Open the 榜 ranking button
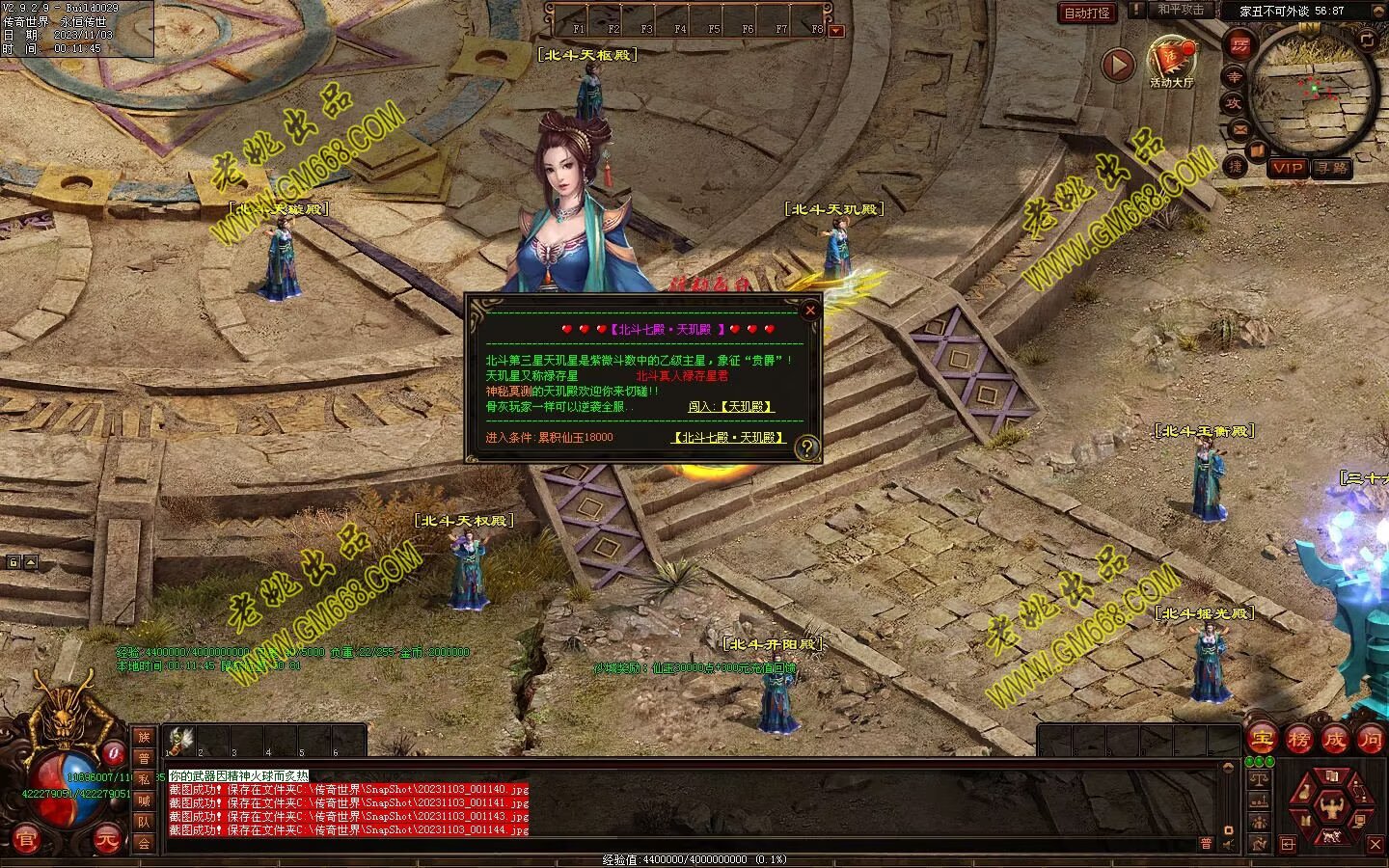The width and height of the screenshot is (1389, 868). pyautogui.click(x=1298, y=740)
